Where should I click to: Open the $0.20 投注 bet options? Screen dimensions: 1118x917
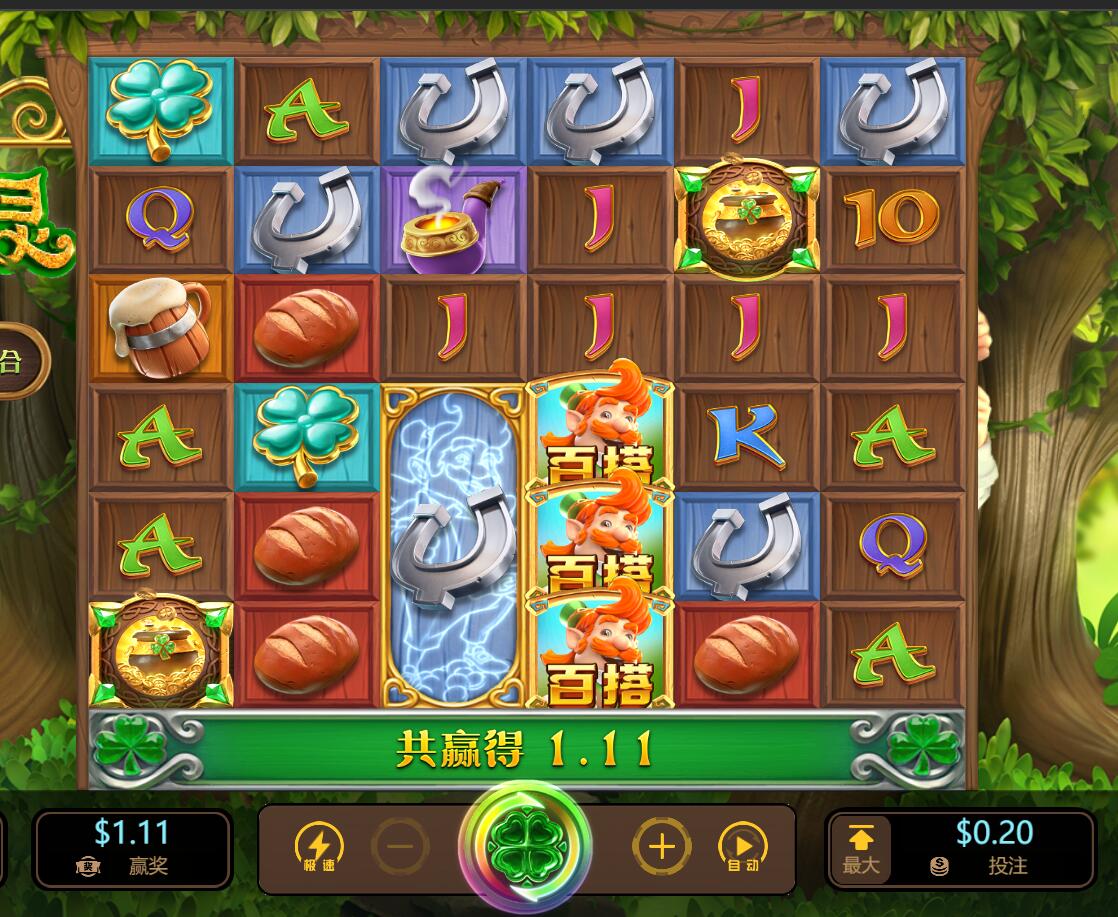pos(993,848)
